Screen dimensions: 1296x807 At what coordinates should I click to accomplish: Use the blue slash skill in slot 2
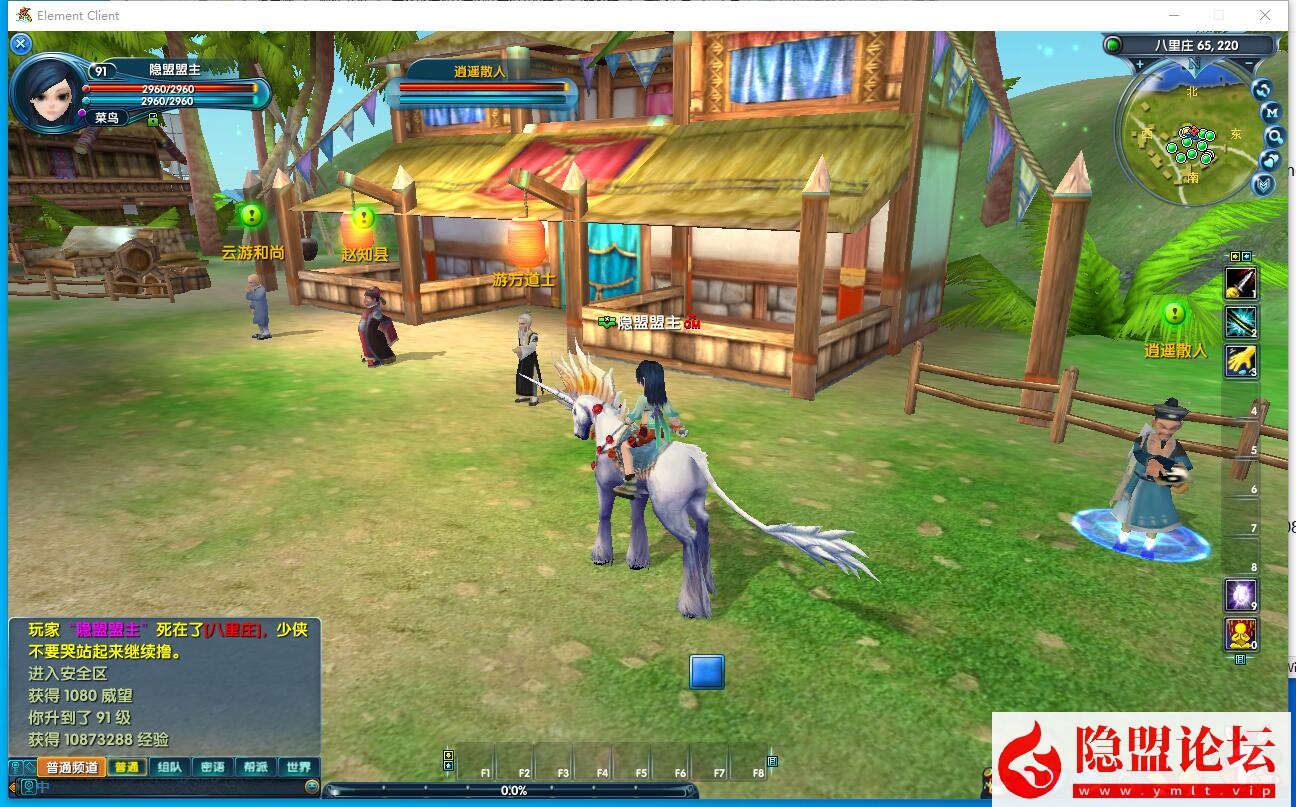click(x=1241, y=322)
